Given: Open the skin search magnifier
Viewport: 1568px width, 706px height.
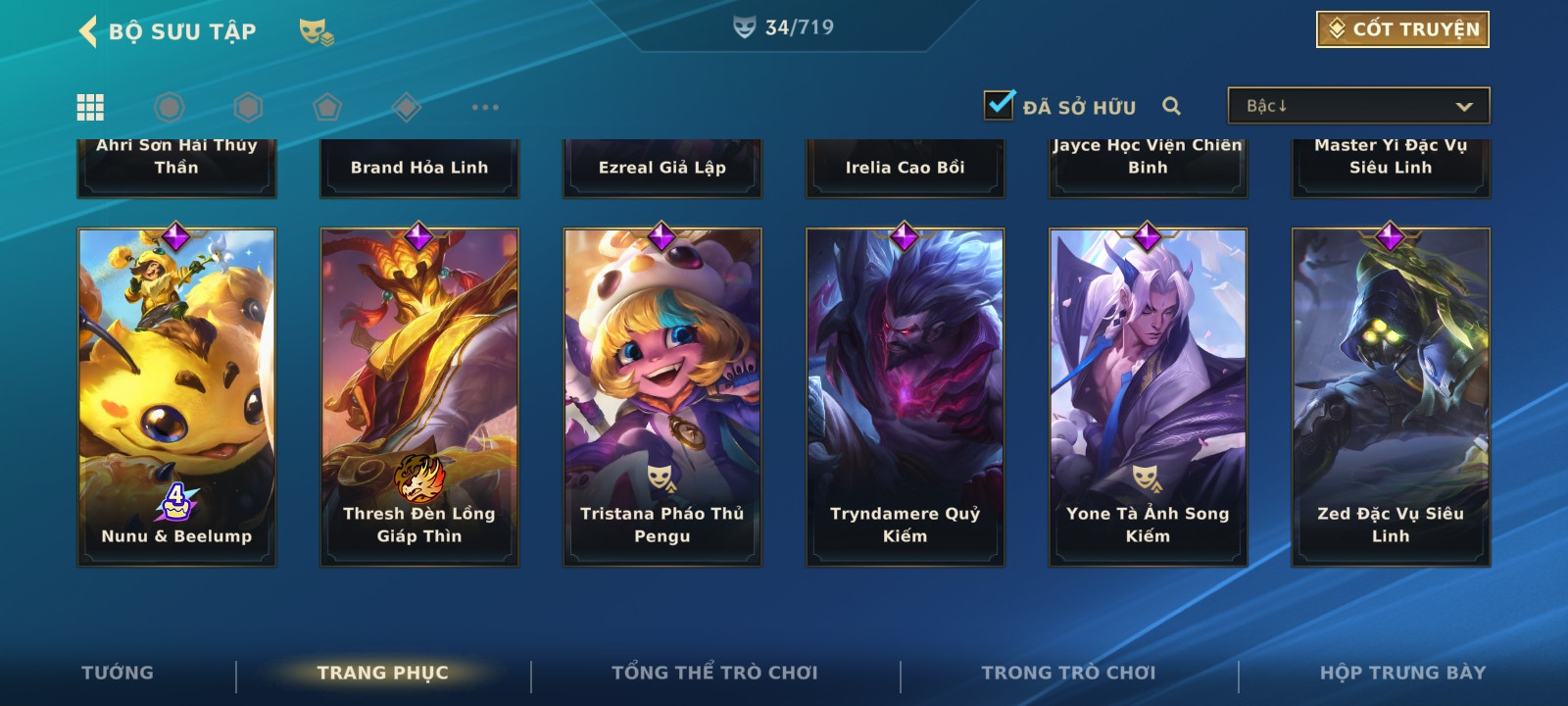Looking at the screenshot, I should coord(1171,106).
